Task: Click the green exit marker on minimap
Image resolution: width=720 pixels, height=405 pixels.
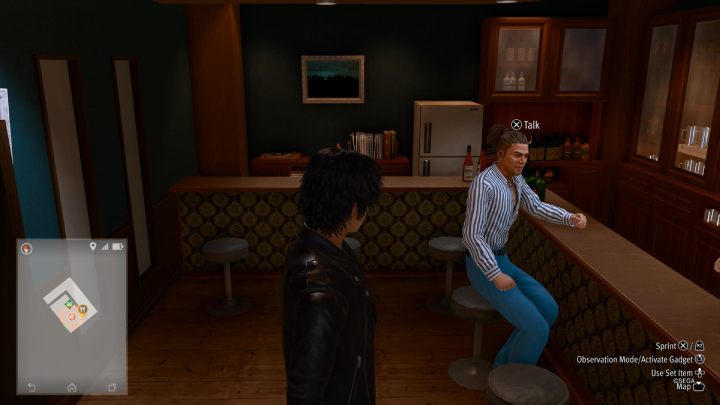Action: click(68, 302)
